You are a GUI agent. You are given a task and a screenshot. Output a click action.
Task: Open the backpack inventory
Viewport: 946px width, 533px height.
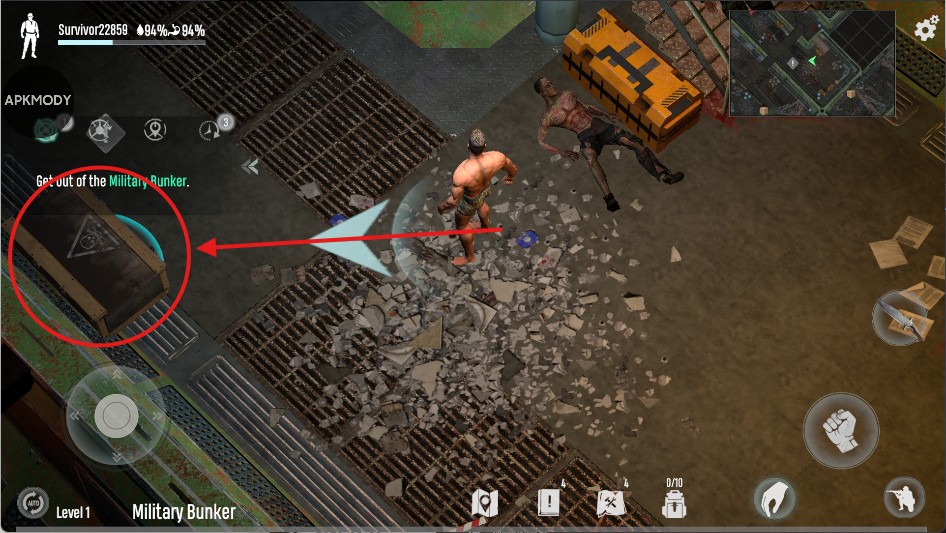(x=675, y=499)
